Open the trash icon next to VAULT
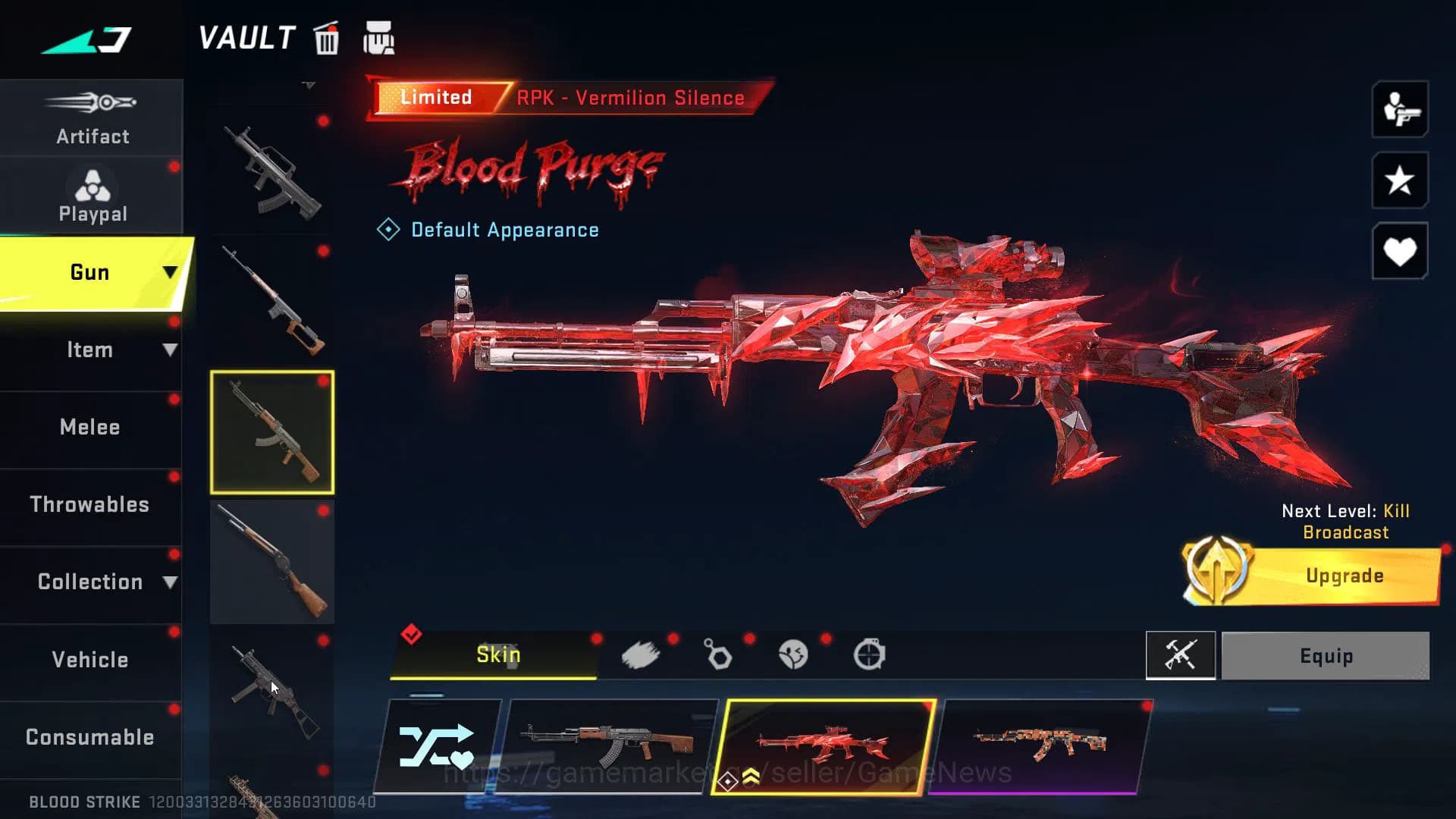This screenshot has height=819, width=1456. tap(326, 39)
